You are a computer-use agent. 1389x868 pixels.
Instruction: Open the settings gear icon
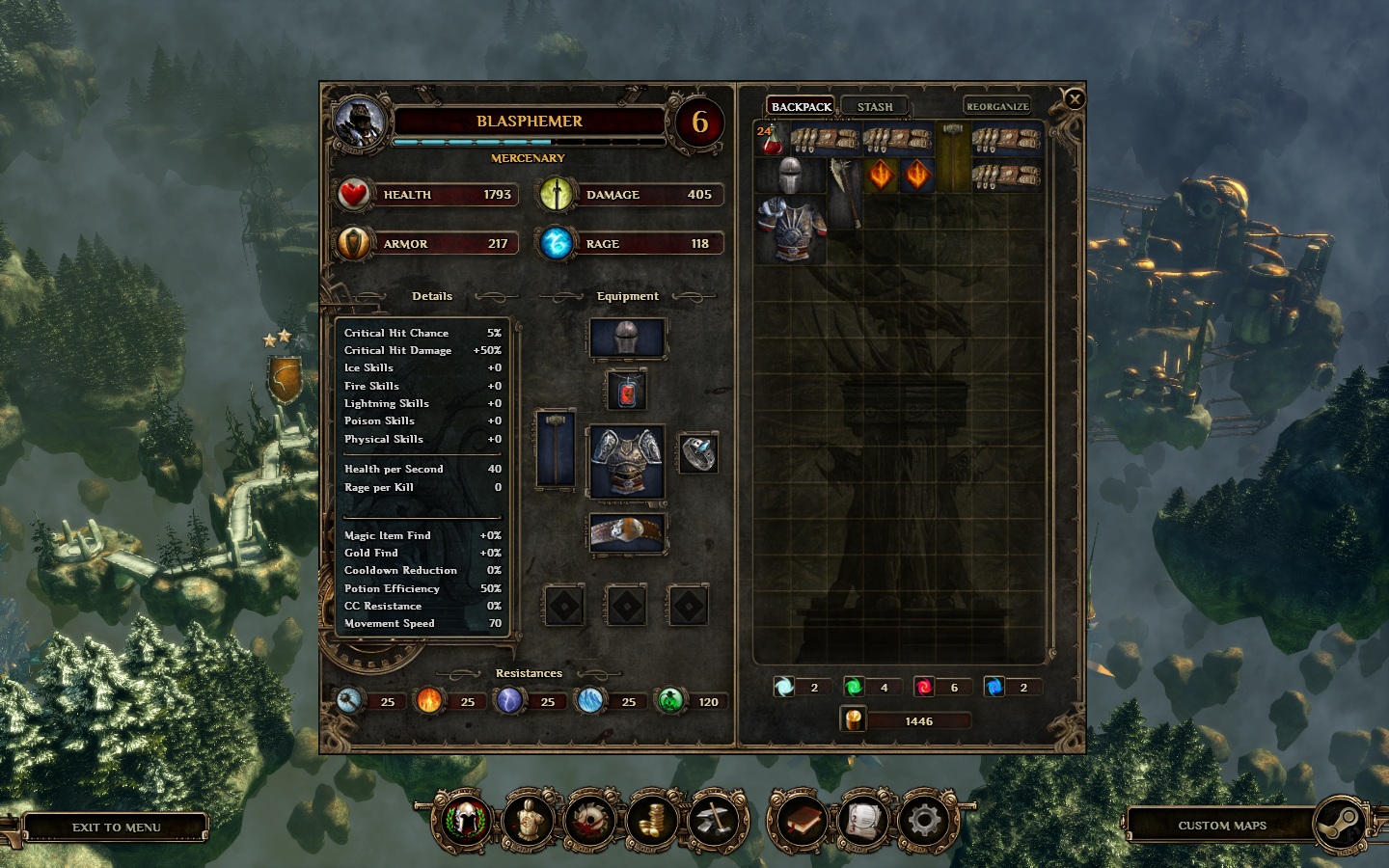coord(924,822)
